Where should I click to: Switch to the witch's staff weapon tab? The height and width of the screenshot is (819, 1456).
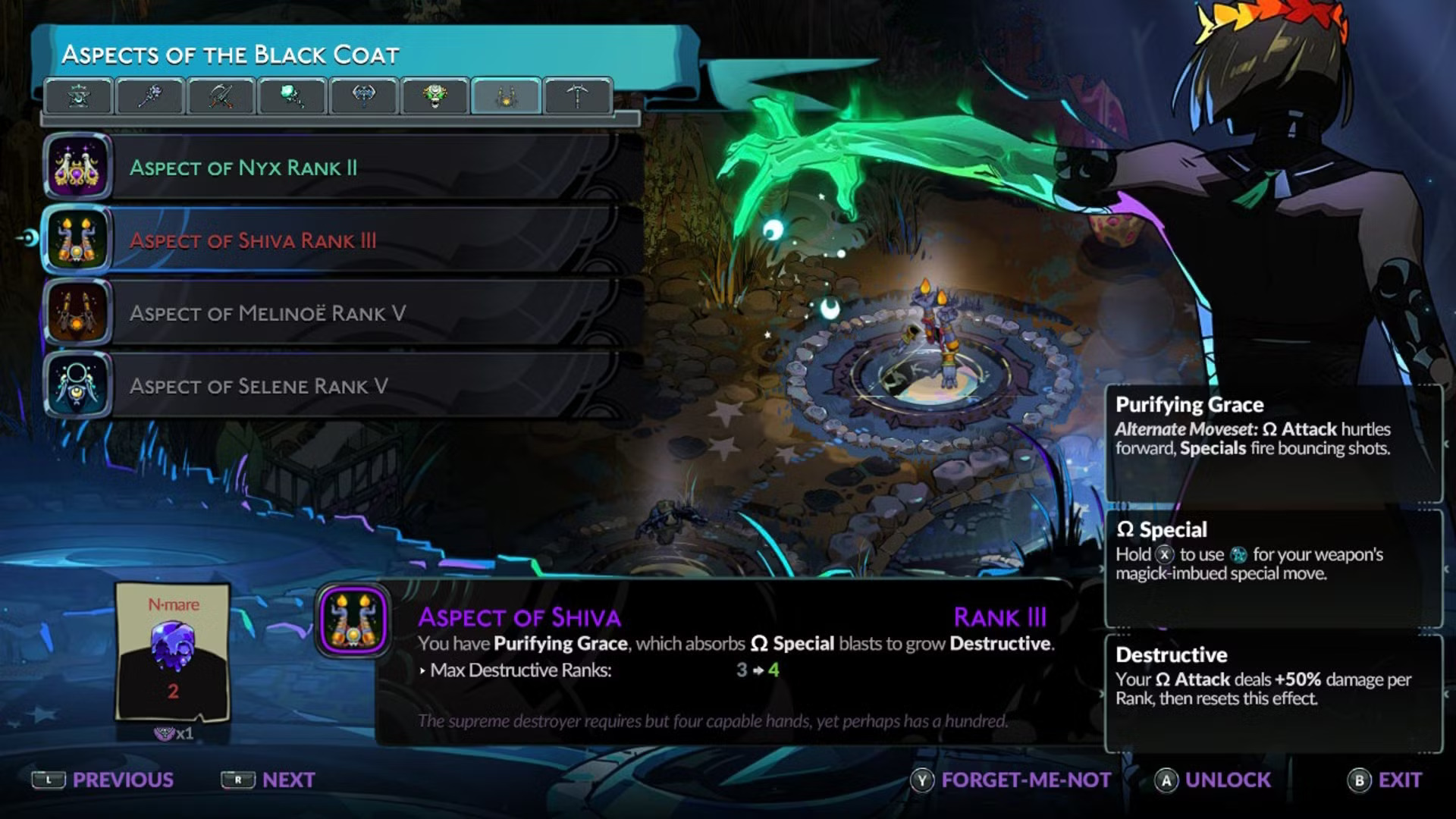pyautogui.click(x=149, y=96)
